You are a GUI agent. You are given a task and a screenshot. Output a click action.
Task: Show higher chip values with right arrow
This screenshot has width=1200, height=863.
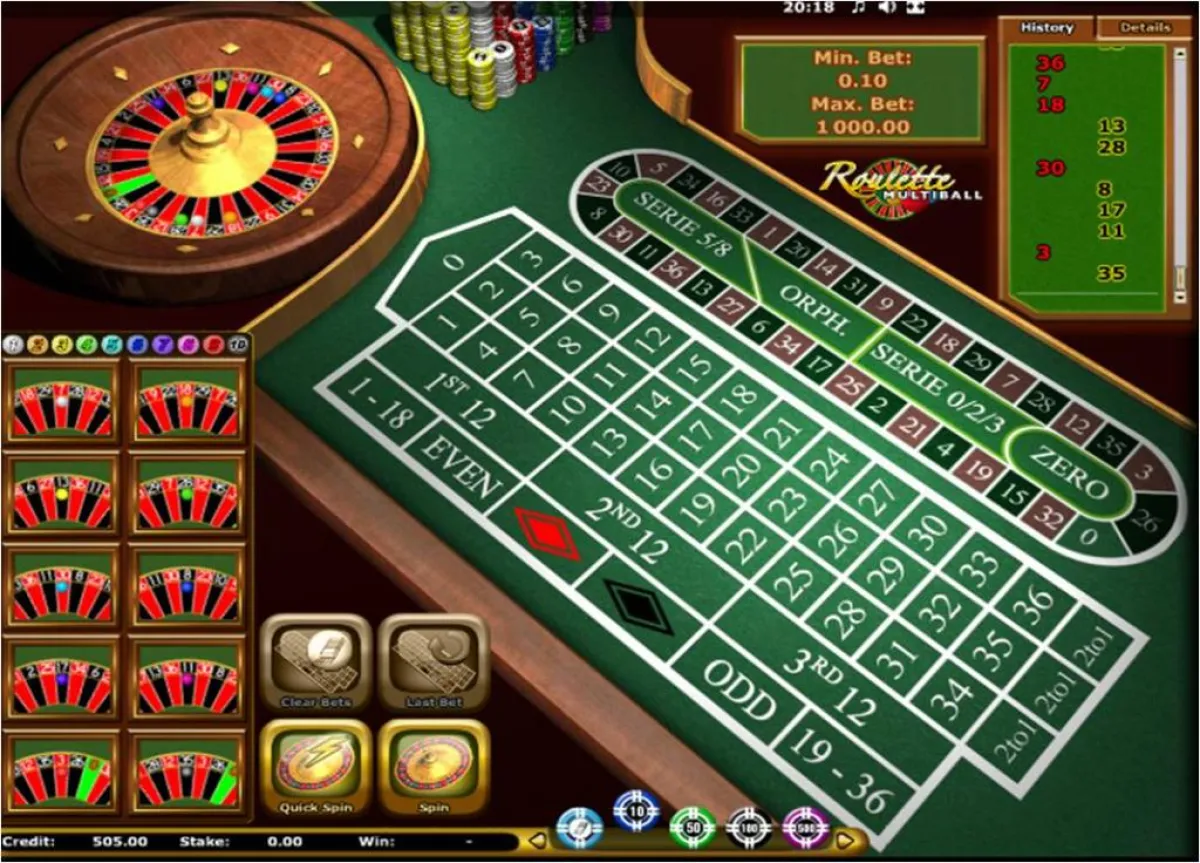click(x=848, y=839)
